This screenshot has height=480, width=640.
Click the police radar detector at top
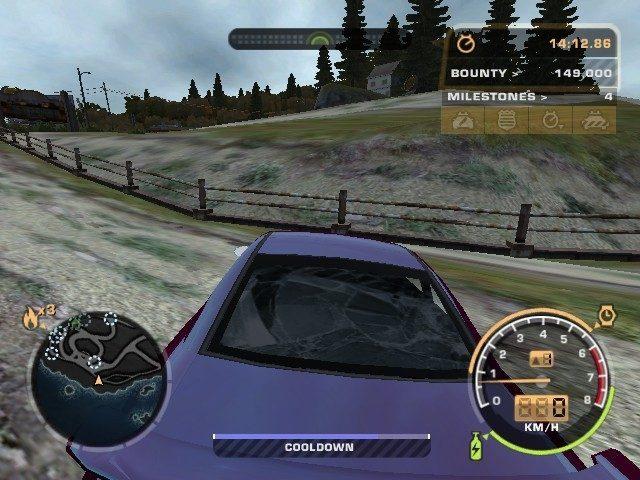click(320, 39)
